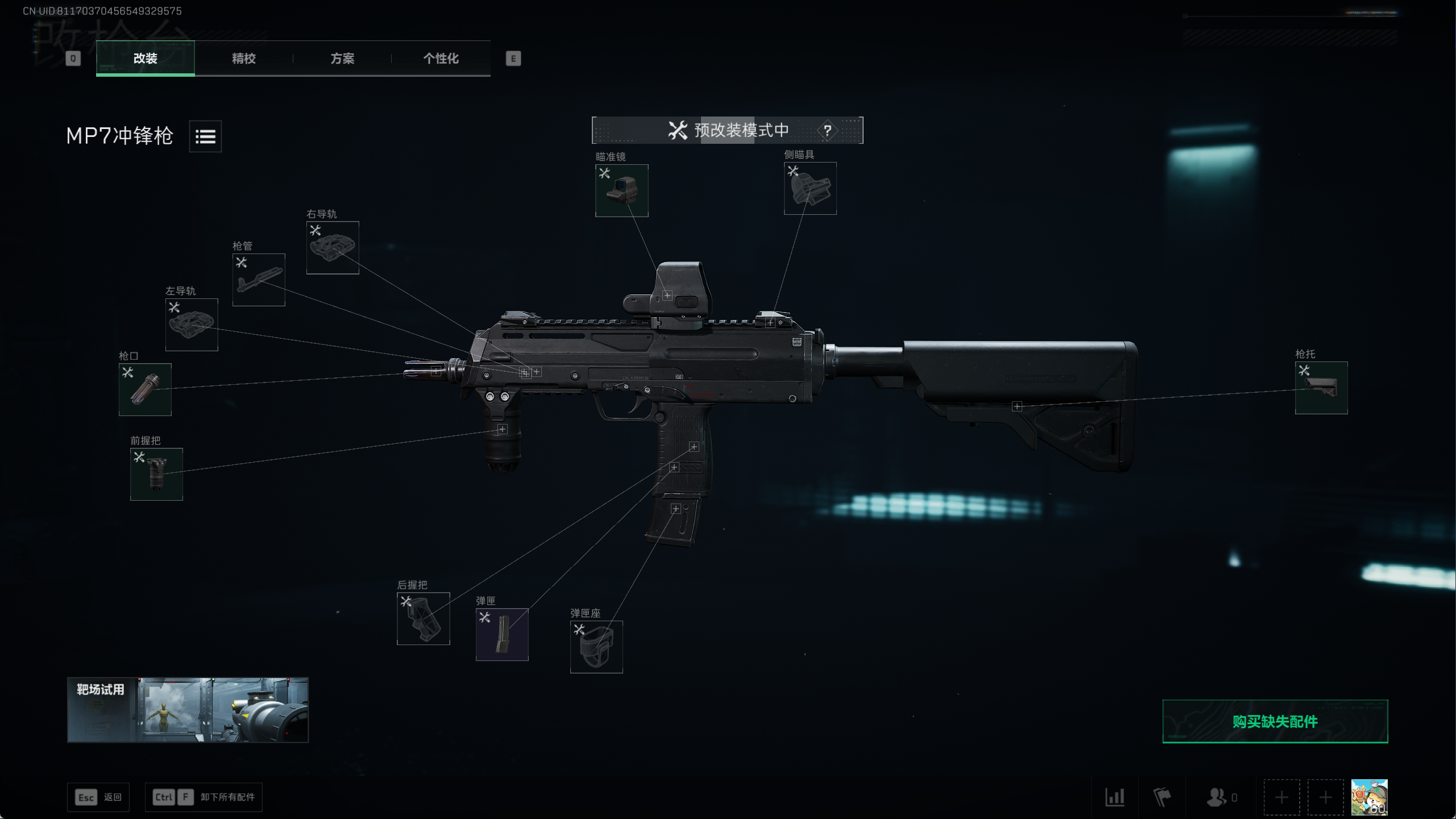Choose the 前握把 foregrip slot
The height and width of the screenshot is (819, 1456).
(156, 474)
